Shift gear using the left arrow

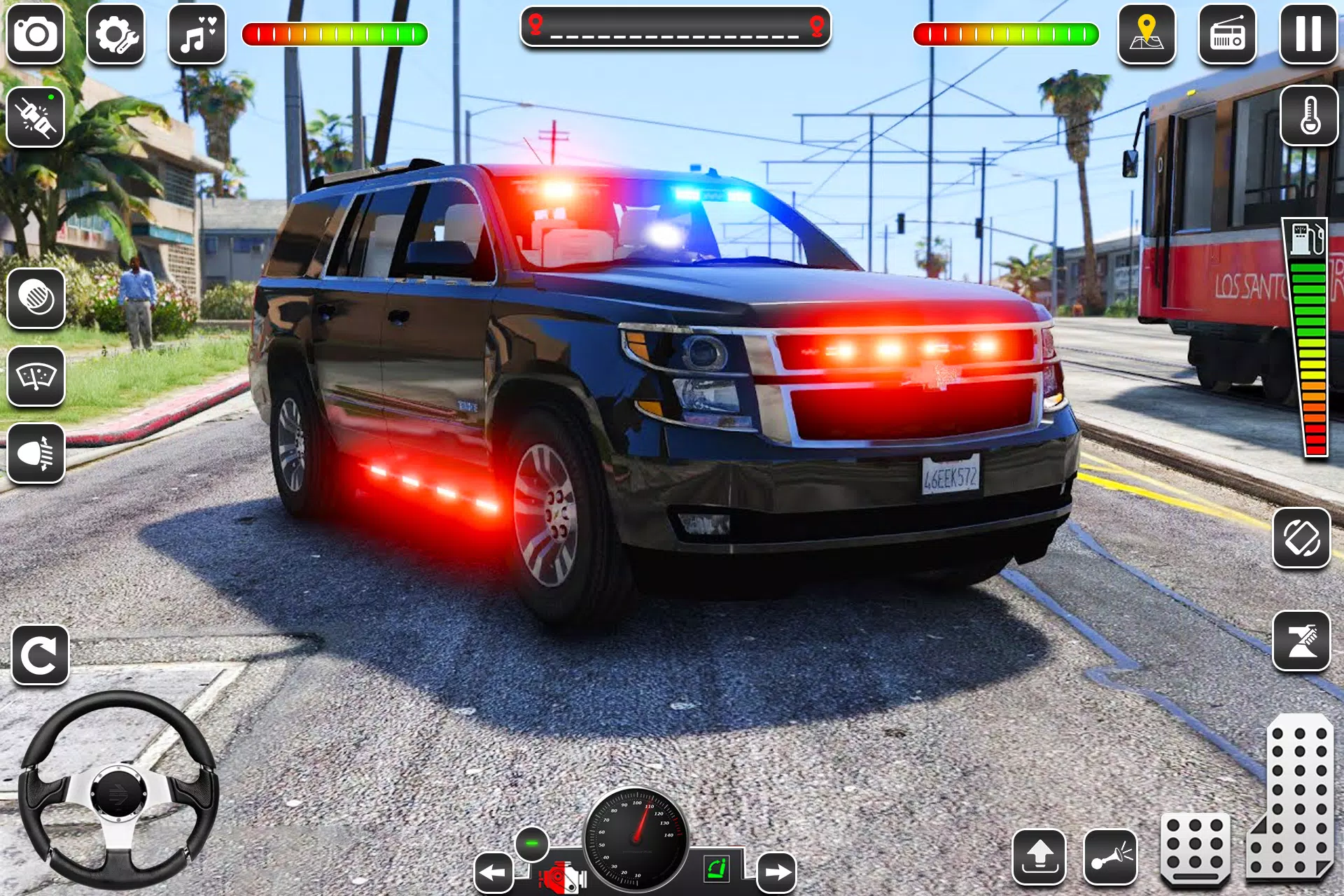[x=495, y=871]
